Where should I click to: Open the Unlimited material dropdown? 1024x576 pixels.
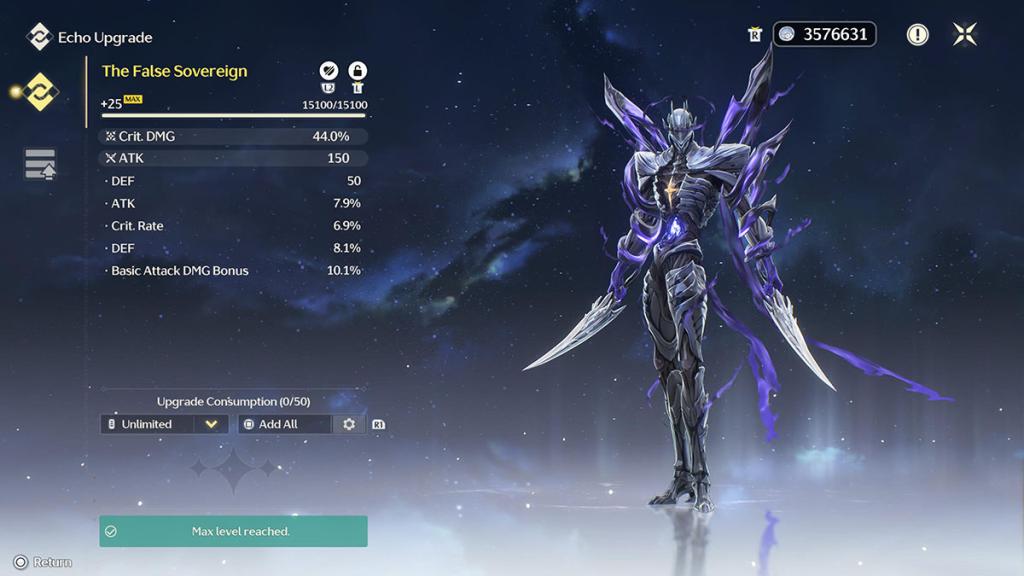pos(165,424)
